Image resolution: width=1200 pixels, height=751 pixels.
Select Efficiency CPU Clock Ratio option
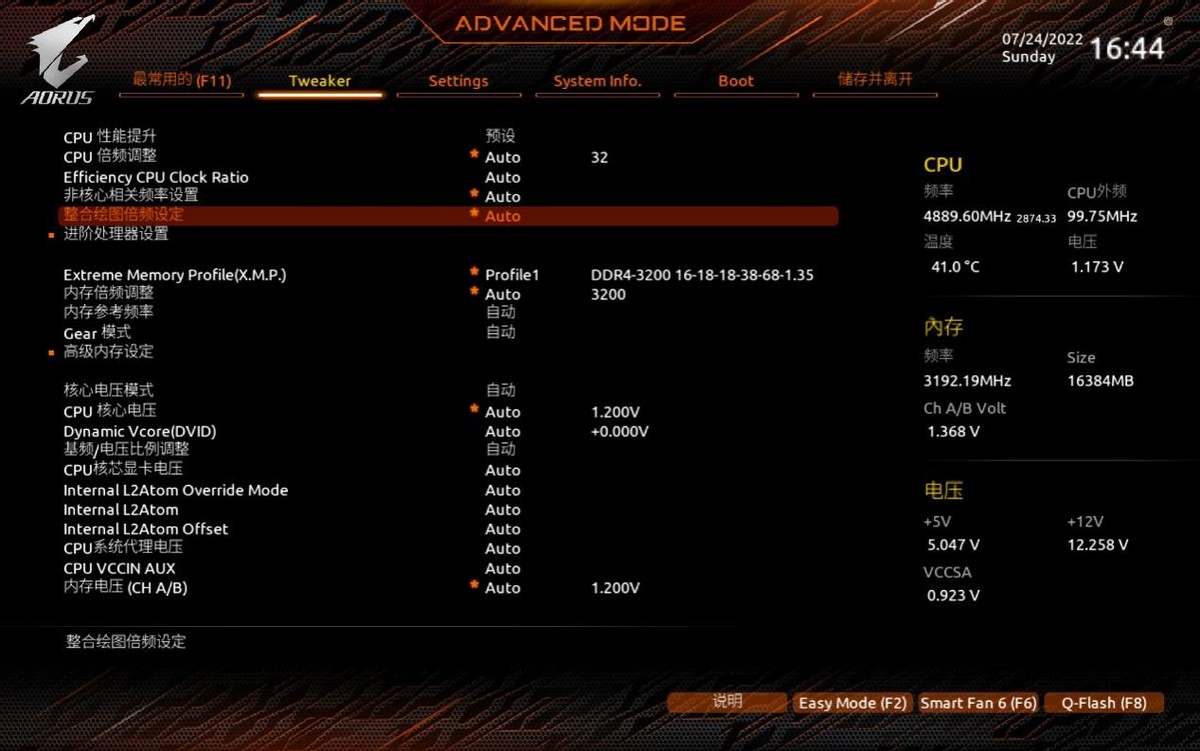(156, 177)
